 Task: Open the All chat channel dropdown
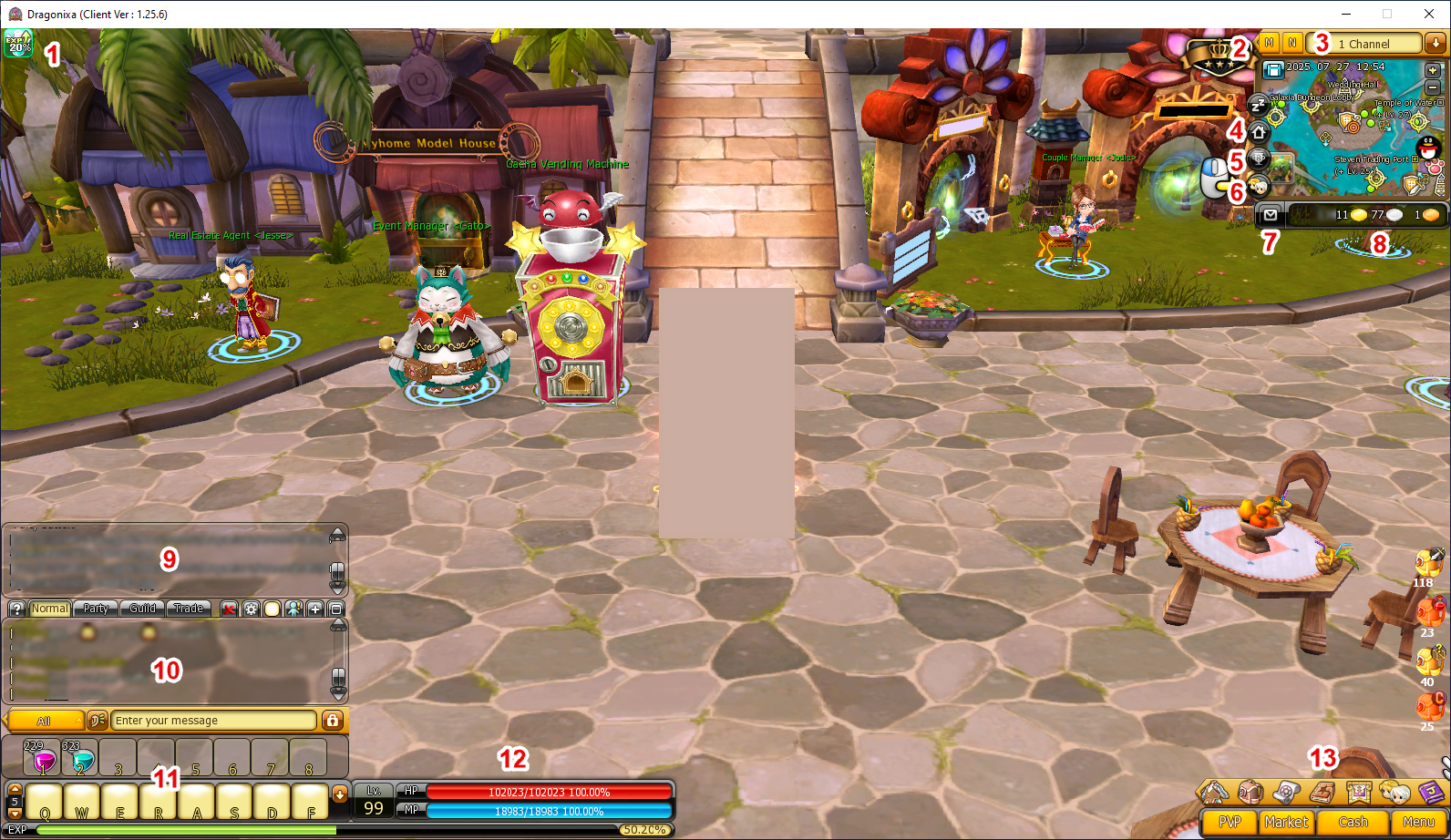pyautogui.click(x=45, y=721)
